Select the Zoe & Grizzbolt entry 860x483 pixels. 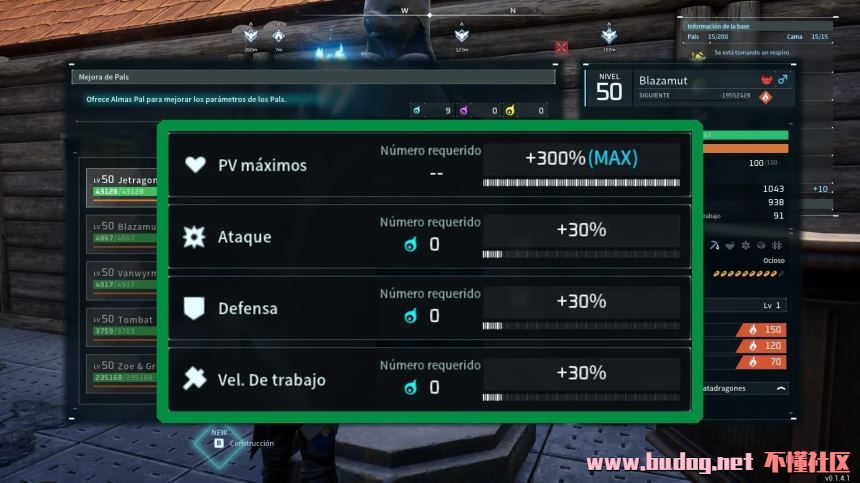pyautogui.click(x=122, y=371)
